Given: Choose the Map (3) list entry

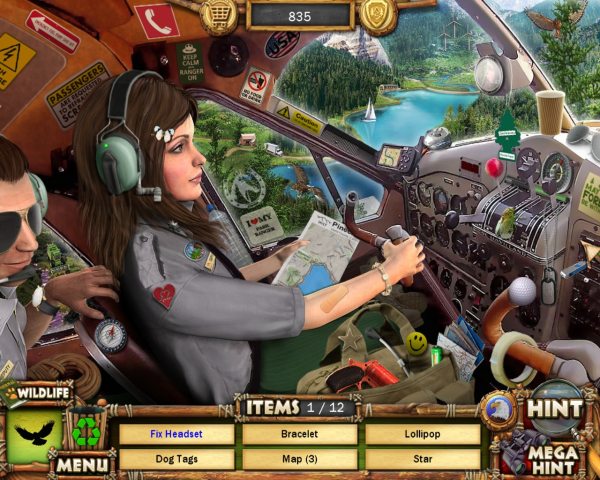Looking at the screenshot, I should point(299,459).
